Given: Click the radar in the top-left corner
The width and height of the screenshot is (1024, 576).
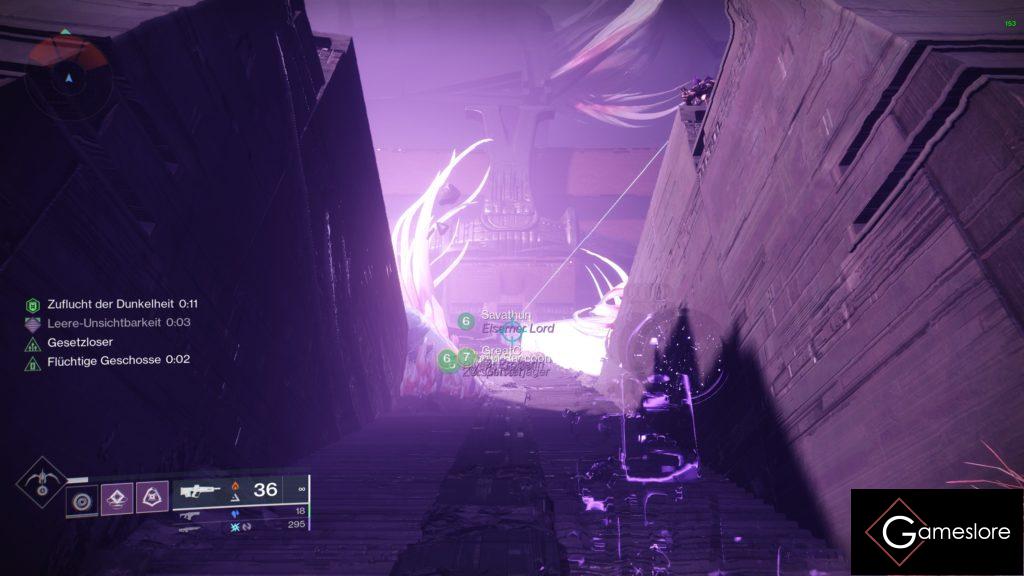Looking at the screenshot, I should pyautogui.click(x=67, y=74).
